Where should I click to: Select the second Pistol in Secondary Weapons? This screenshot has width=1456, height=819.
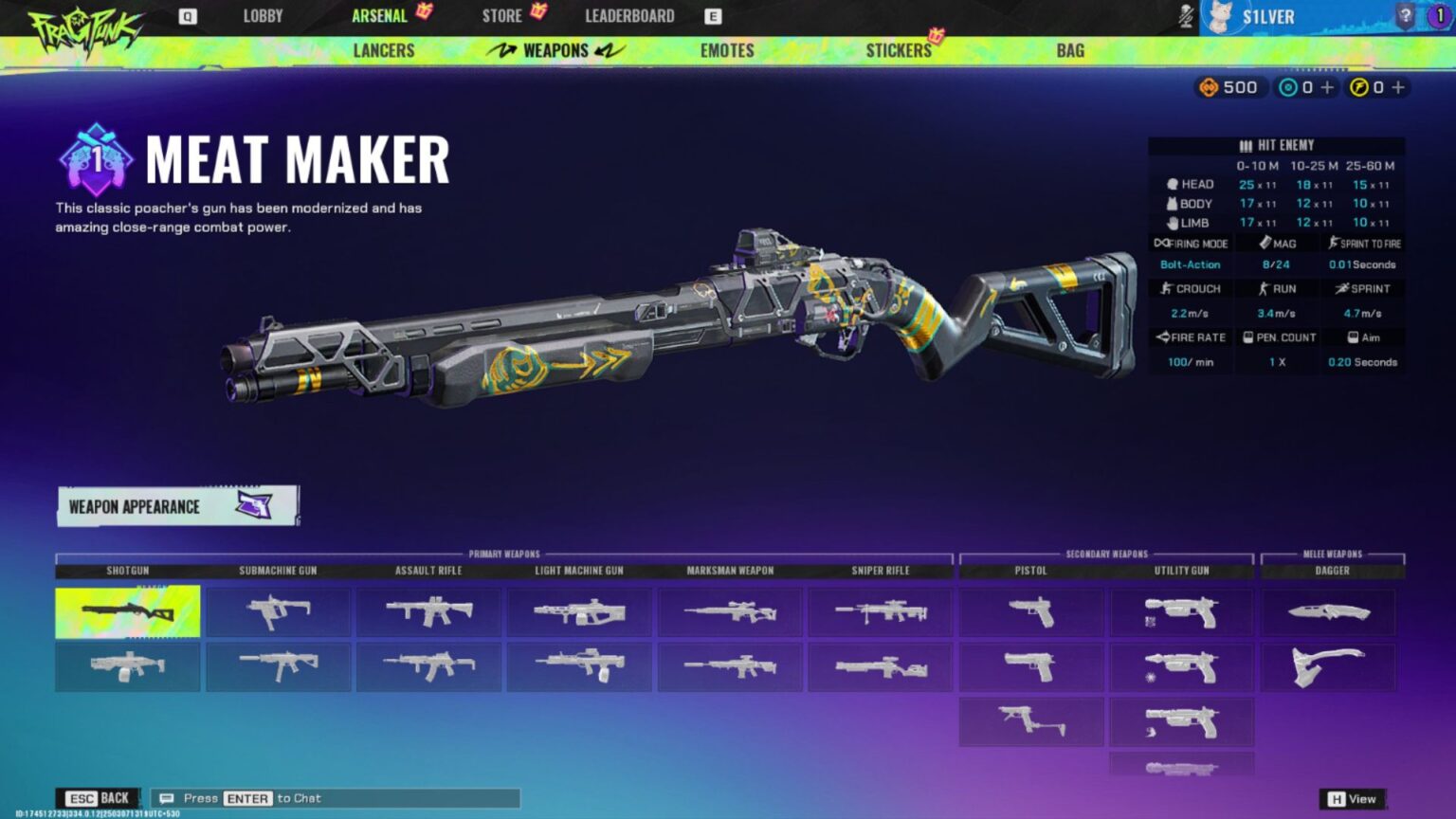(1030, 666)
